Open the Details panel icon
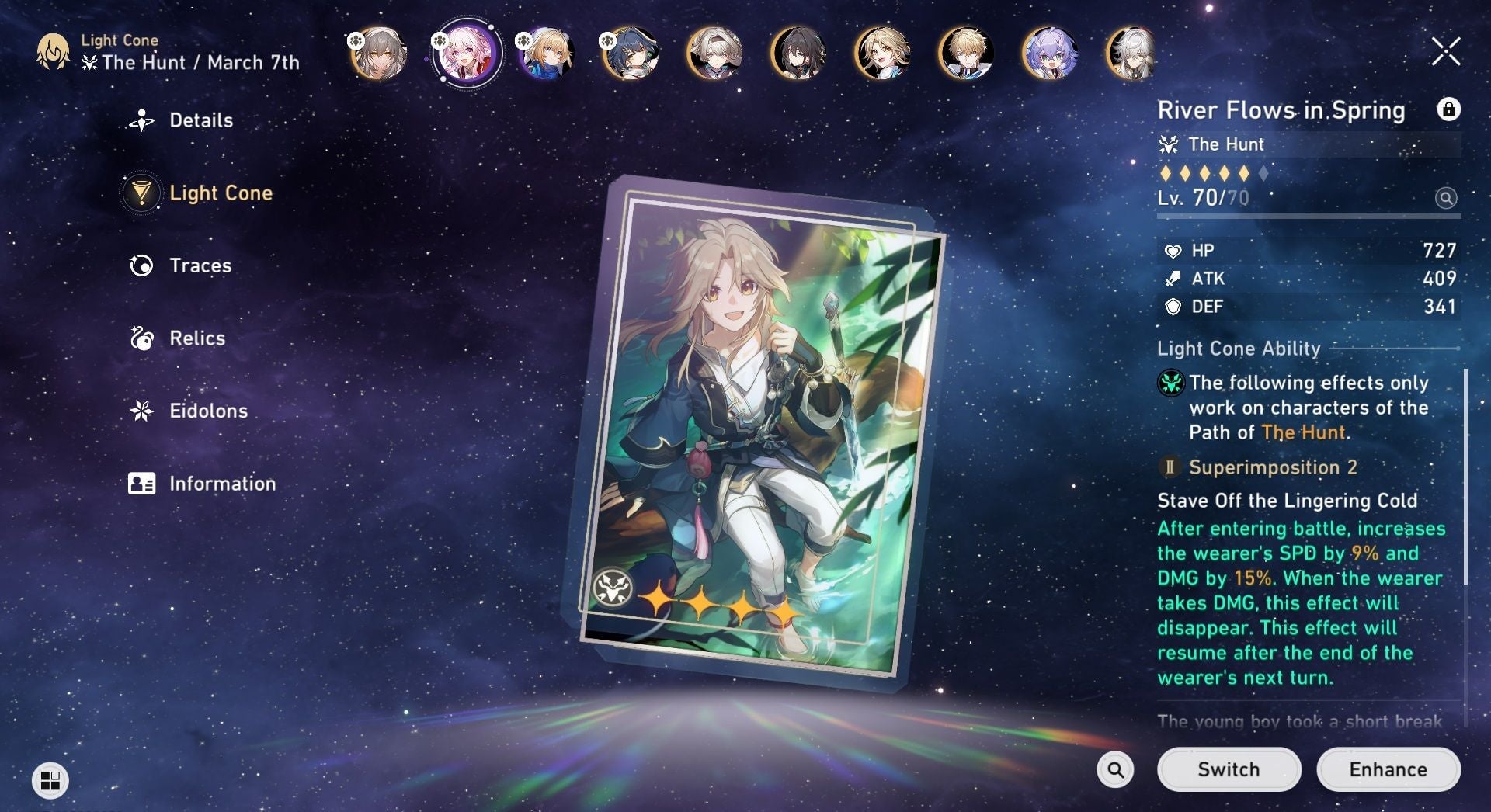The image size is (1491, 812). [141, 120]
